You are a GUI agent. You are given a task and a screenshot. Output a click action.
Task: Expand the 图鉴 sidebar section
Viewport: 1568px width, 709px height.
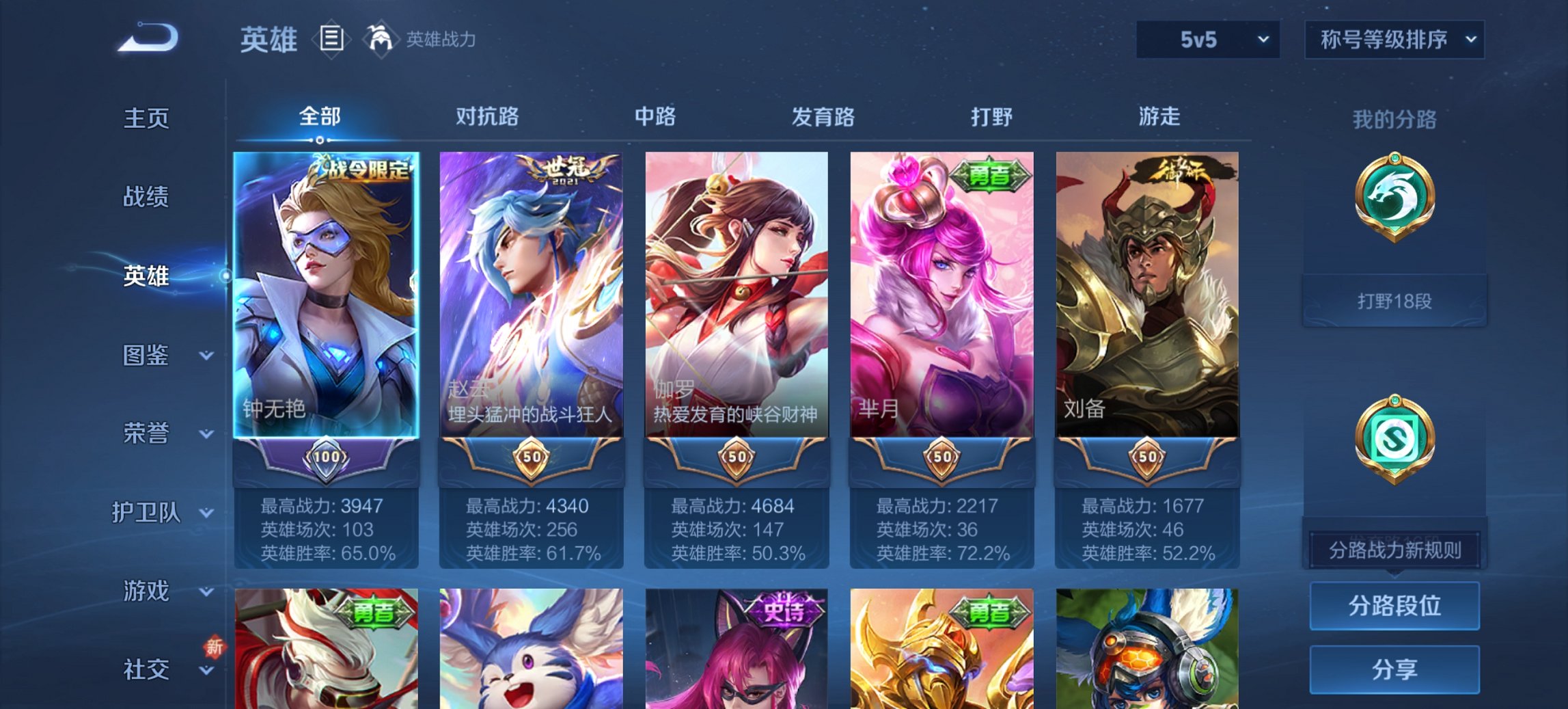pyautogui.click(x=147, y=356)
